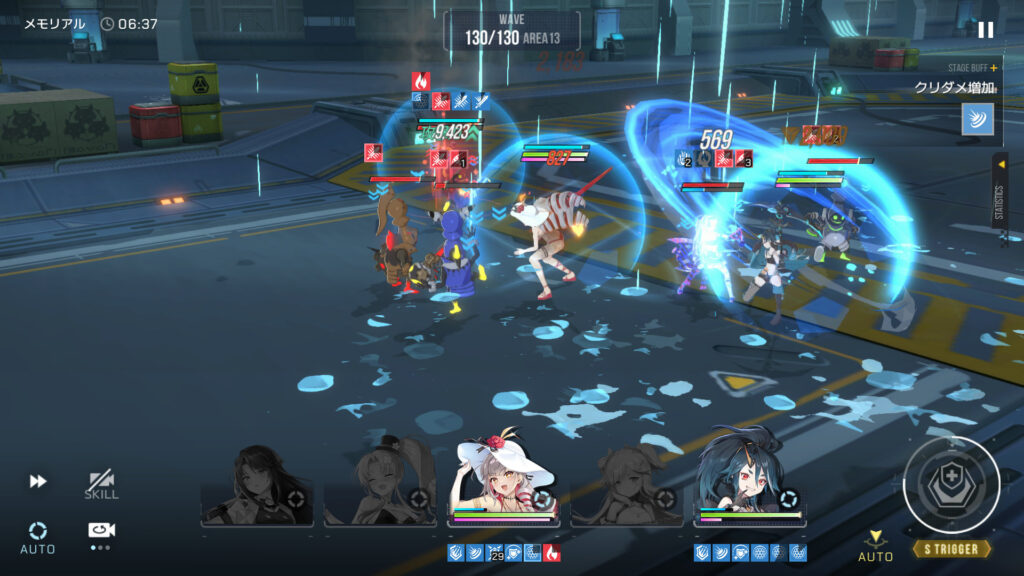Activate the S TRIGGER shield button

coord(951,484)
